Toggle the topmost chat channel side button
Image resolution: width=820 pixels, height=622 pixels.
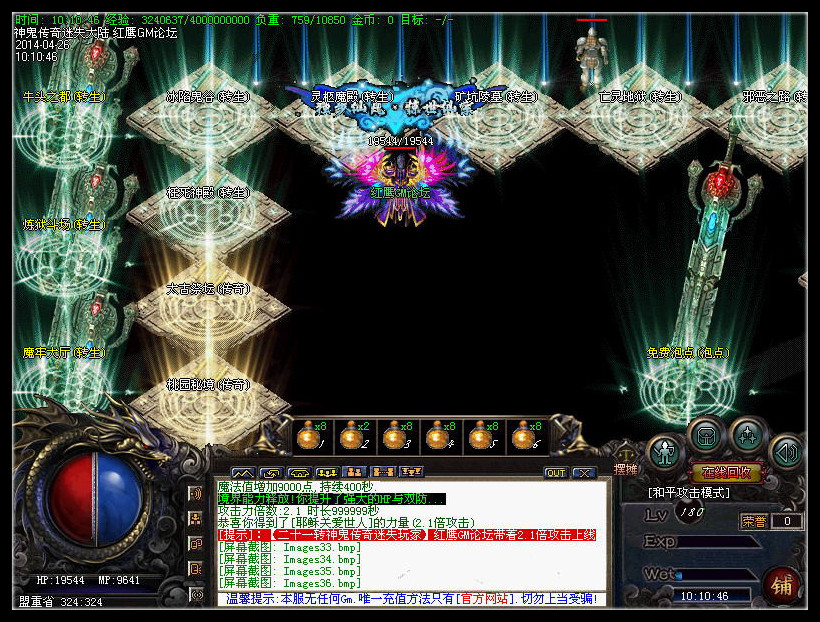pyautogui.click(x=197, y=493)
